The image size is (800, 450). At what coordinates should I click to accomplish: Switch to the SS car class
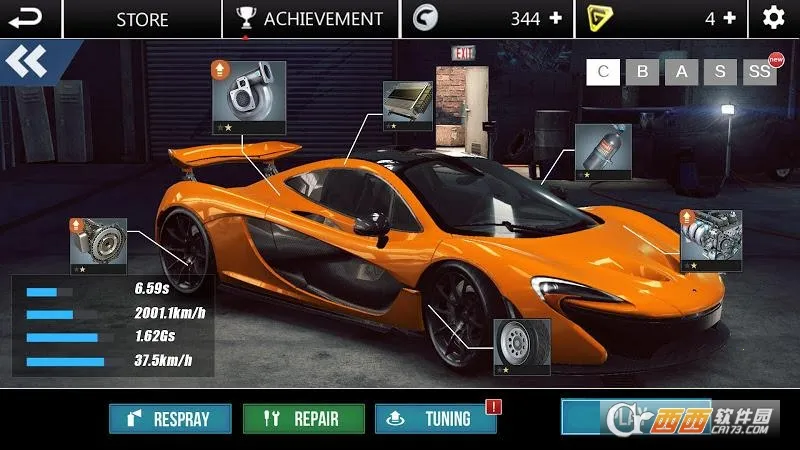point(759,71)
